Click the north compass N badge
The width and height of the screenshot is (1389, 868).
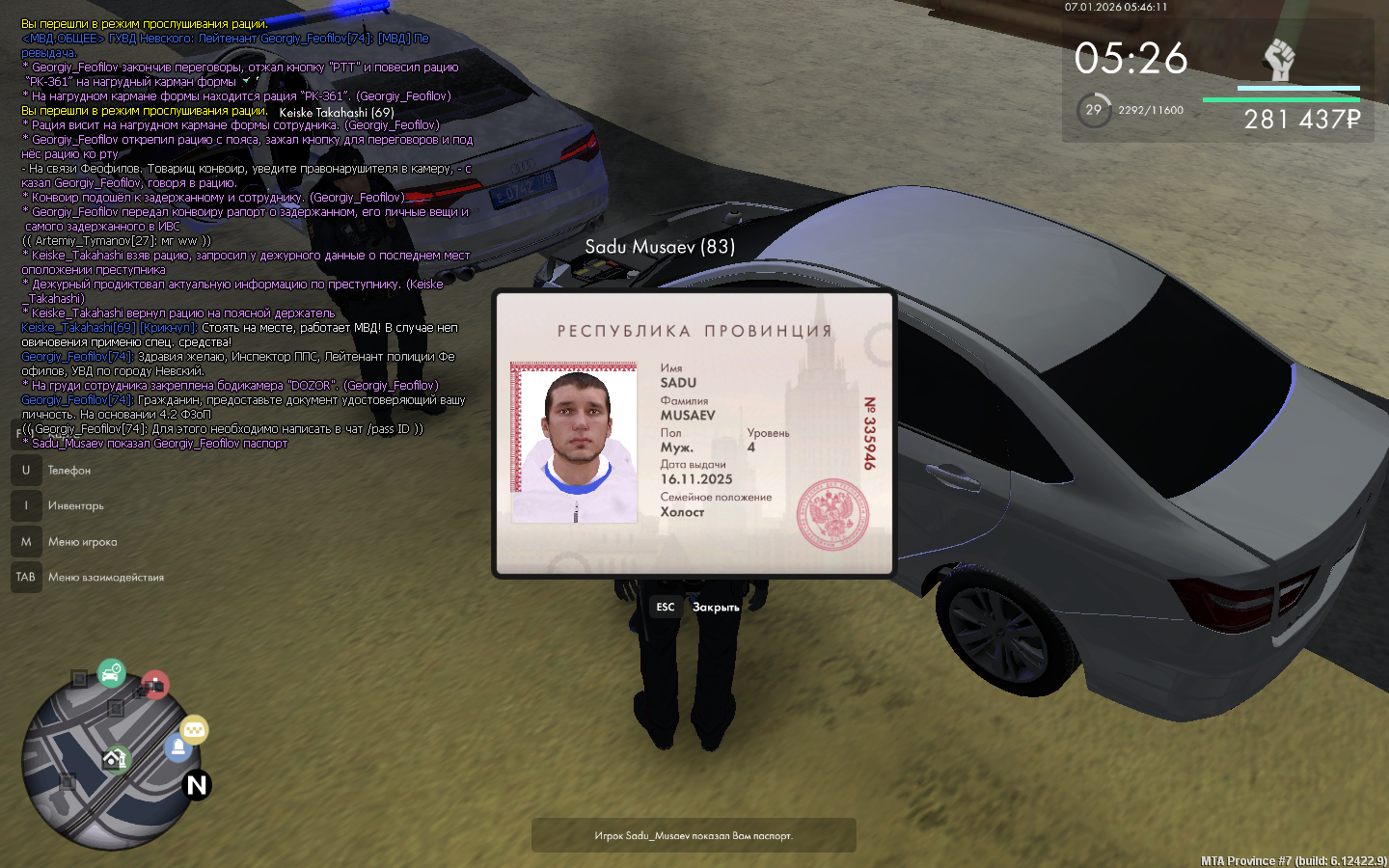197,786
